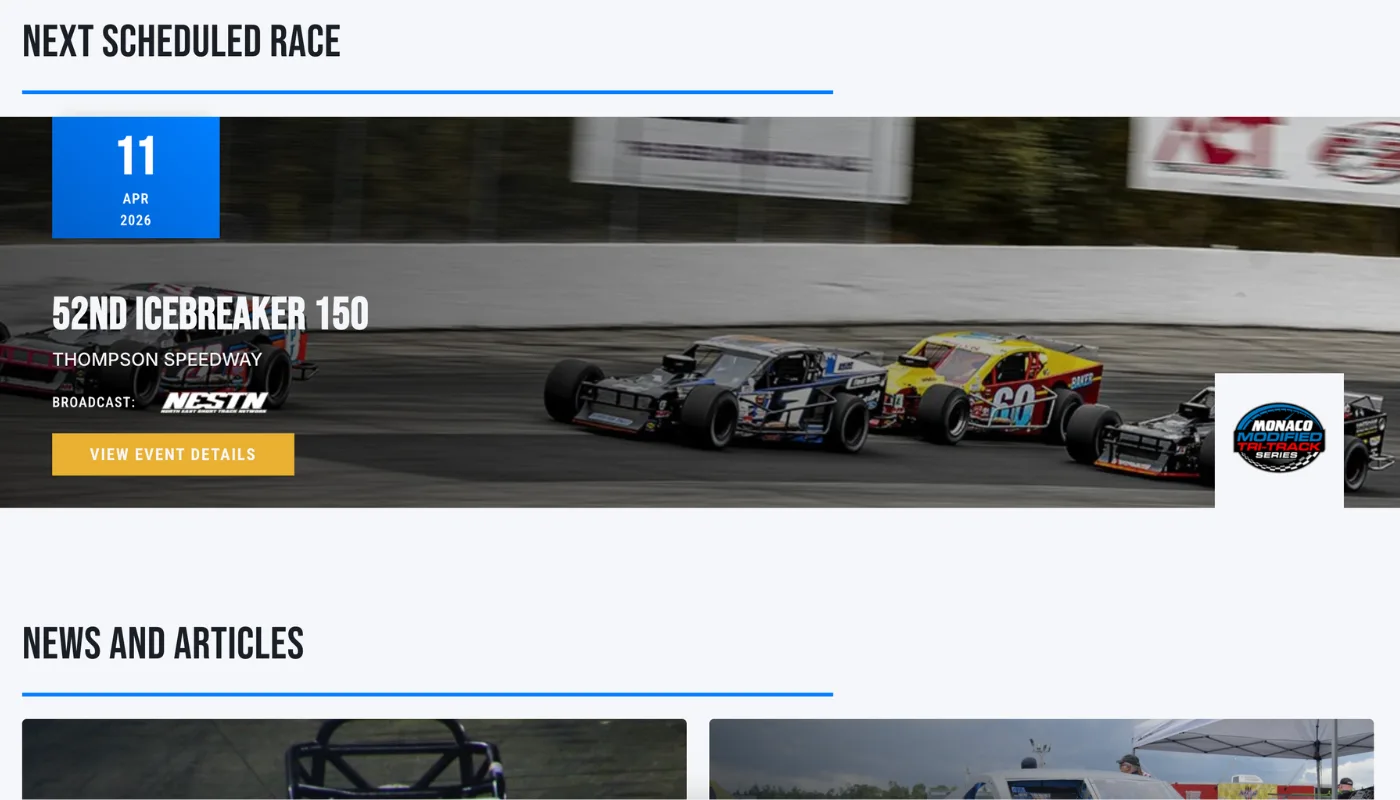1400x800 pixels.
Task: Click the News and Articles section heading
Action: pos(163,644)
